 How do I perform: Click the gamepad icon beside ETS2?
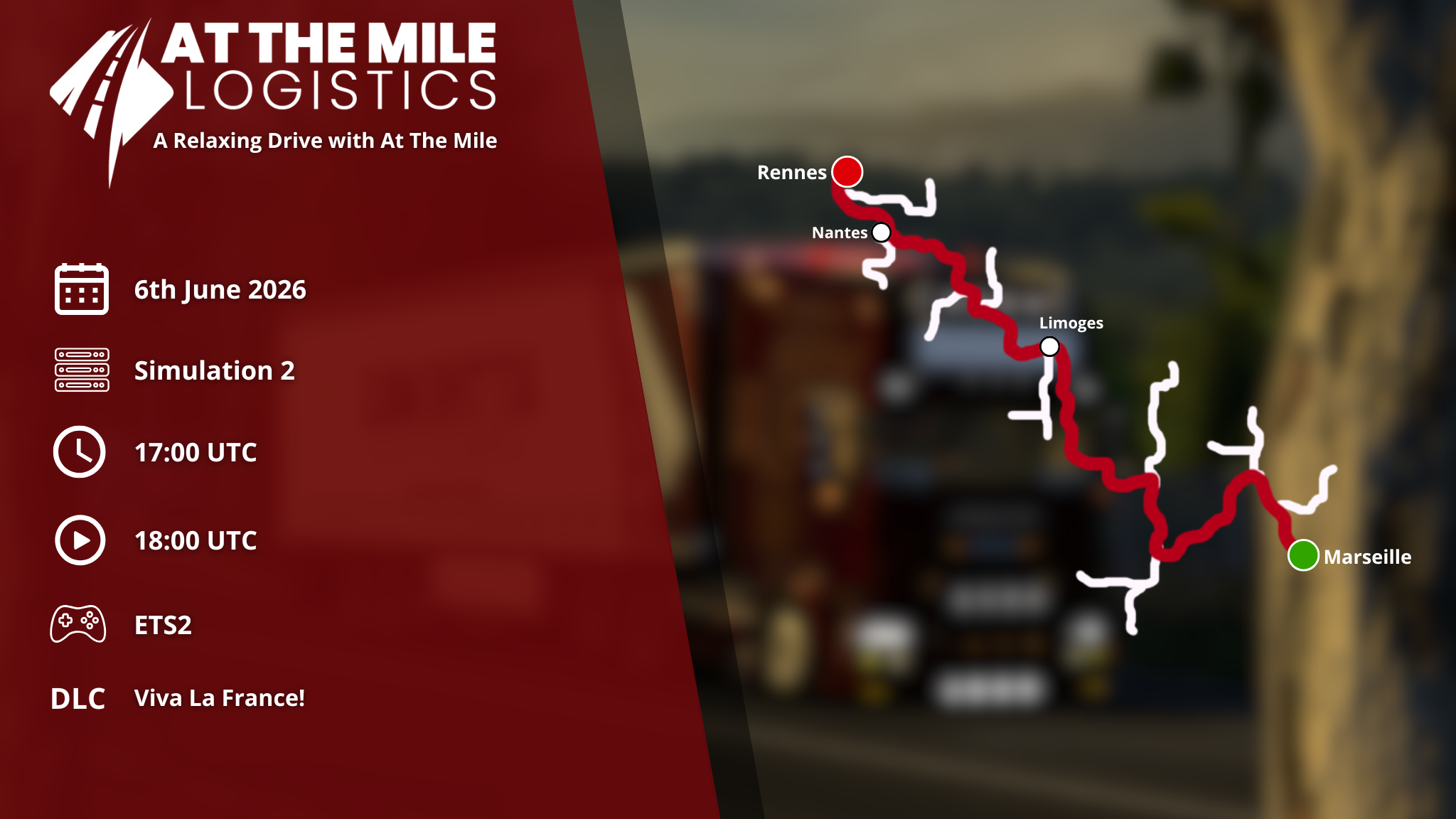(x=78, y=624)
